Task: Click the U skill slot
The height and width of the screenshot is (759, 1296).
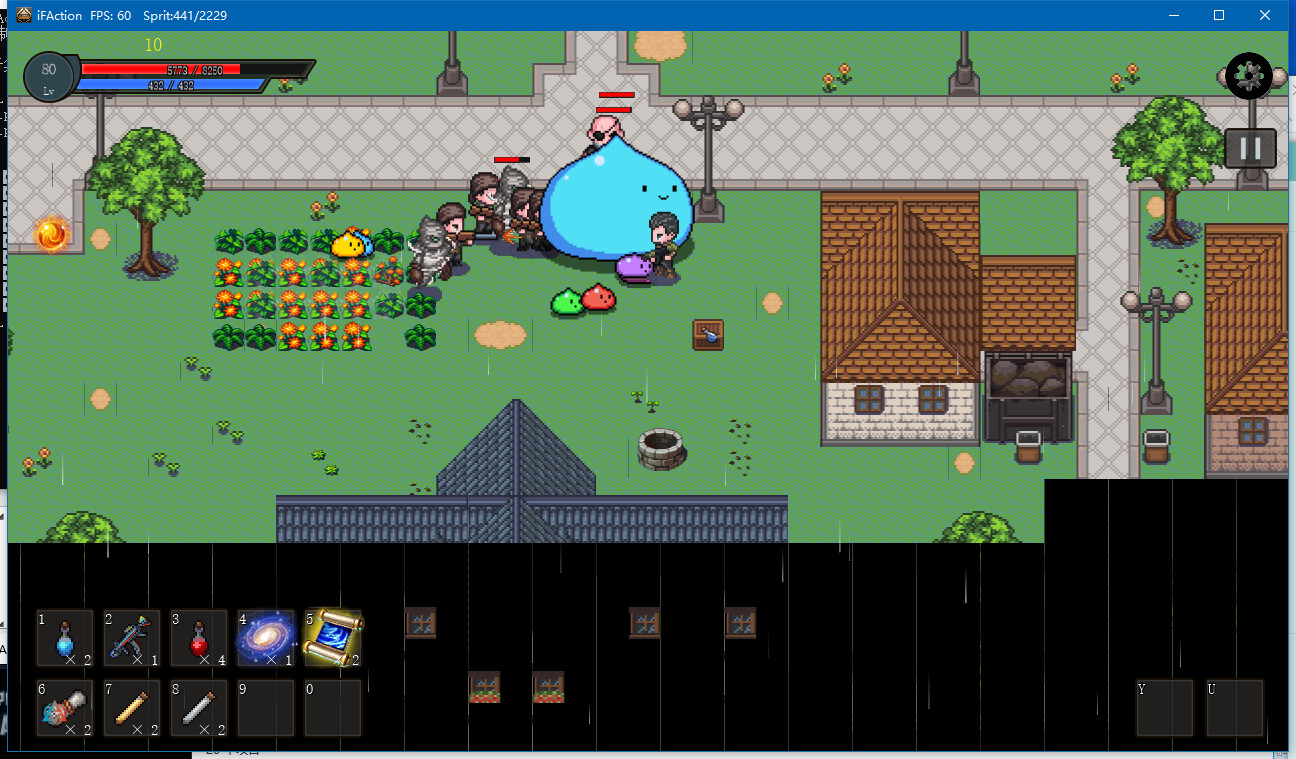Action: pyautogui.click(x=1236, y=707)
